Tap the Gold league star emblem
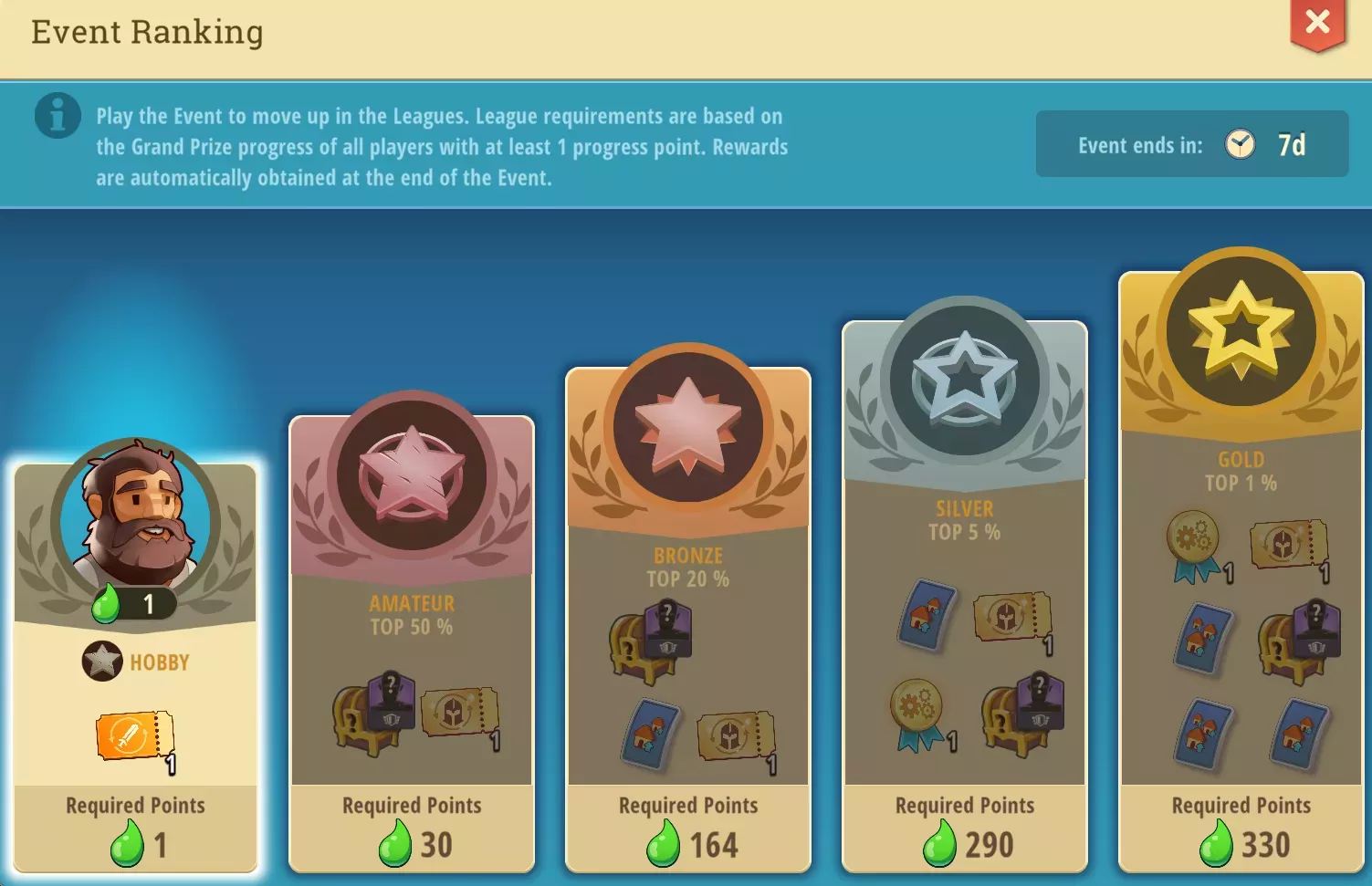The width and height of the screenshot is (1372, 886). [1241, 328]
